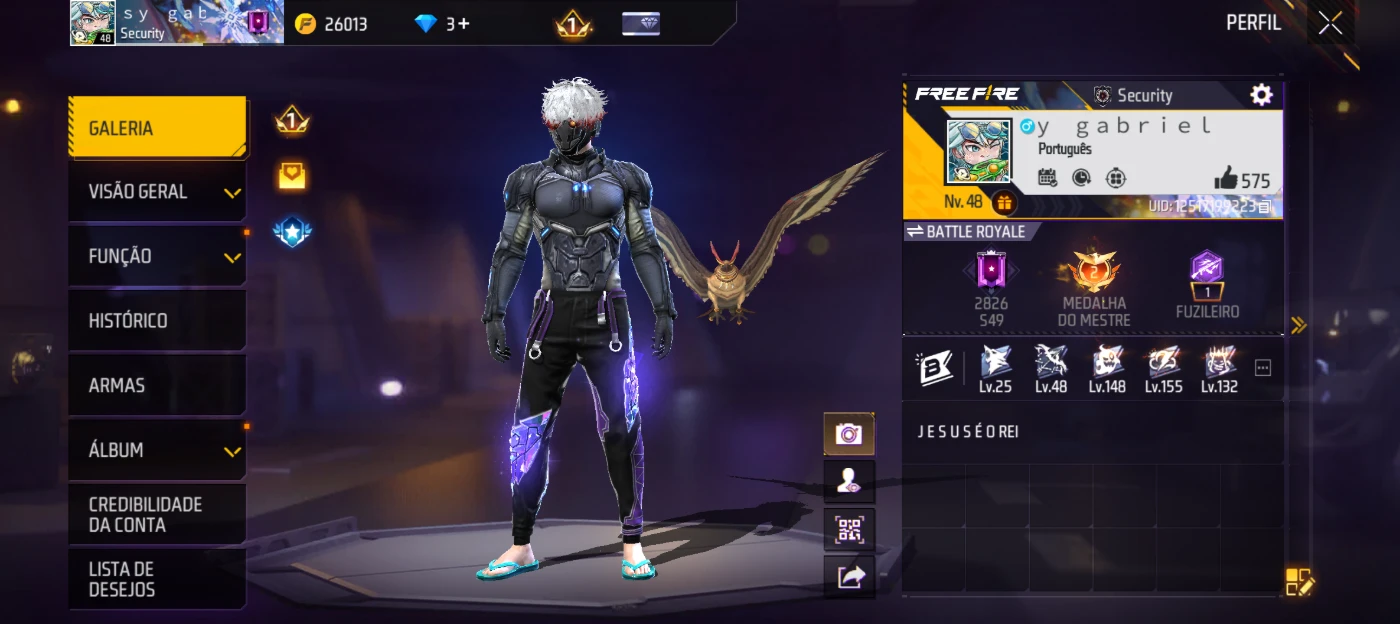Viewport: 1400px width, 624px height.
Task: Copy the UID with the copy icon
Action: coord(1265,207)
